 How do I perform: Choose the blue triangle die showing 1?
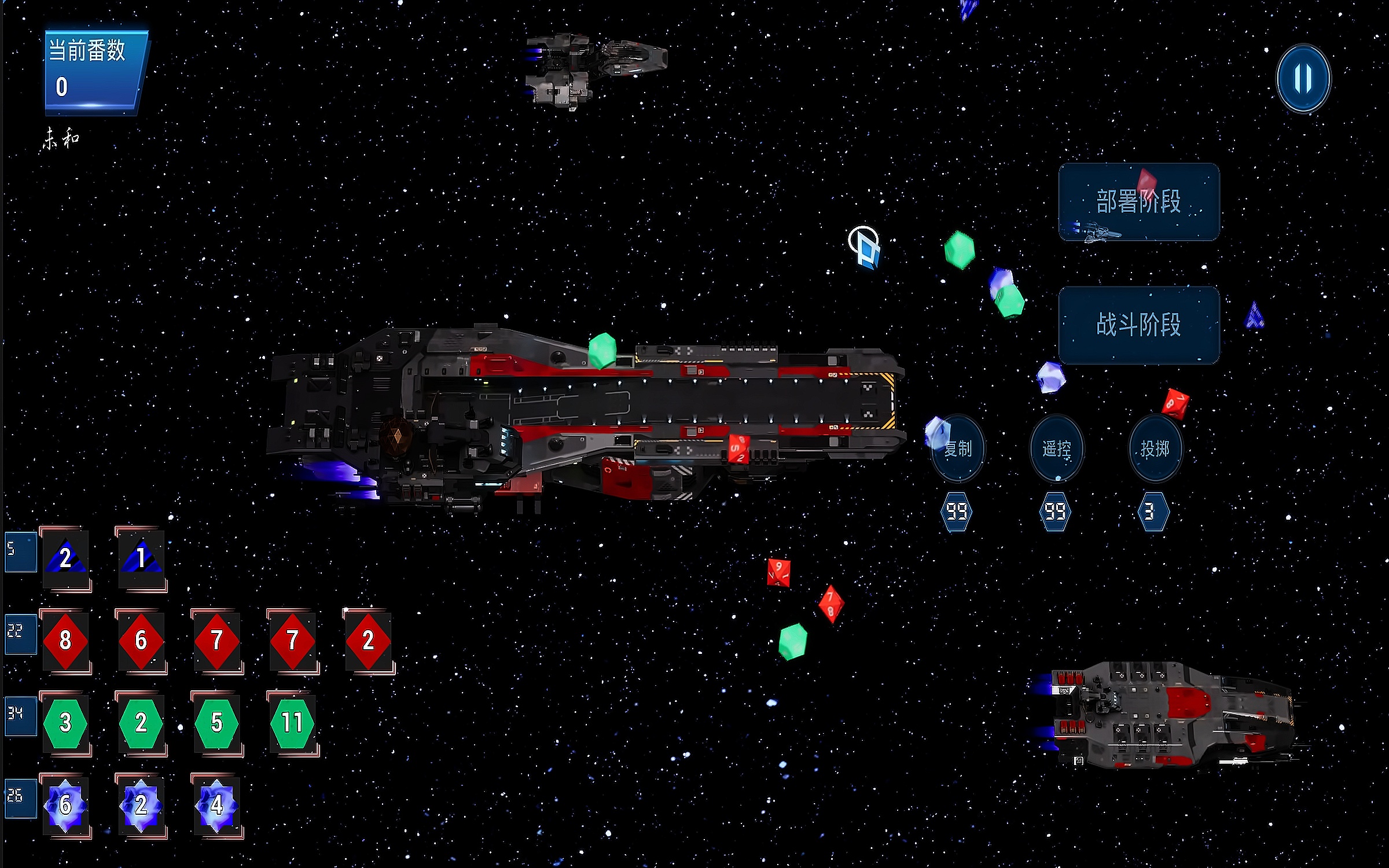(141, 558)
